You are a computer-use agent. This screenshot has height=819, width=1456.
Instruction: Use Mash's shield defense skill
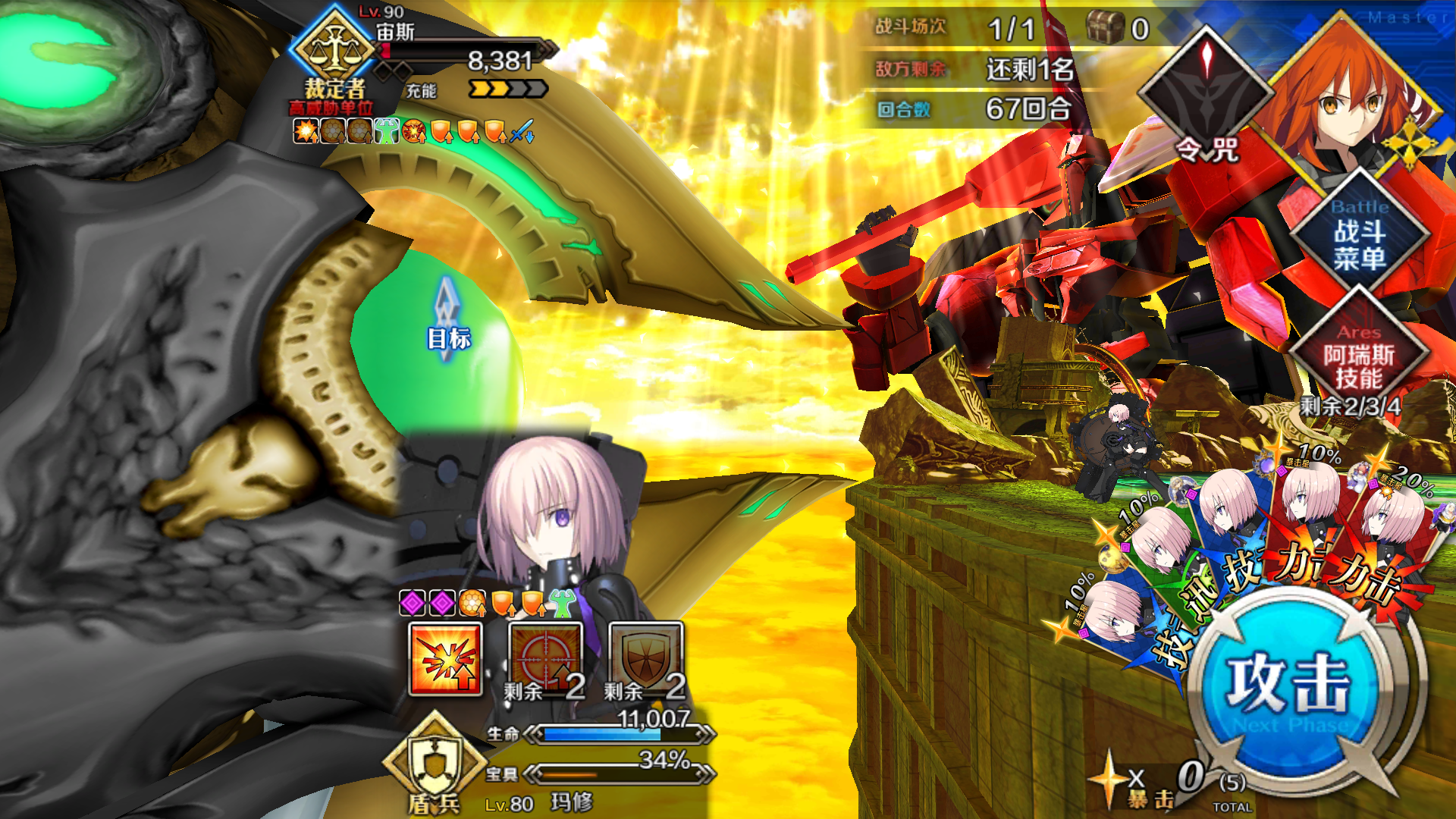646,658
